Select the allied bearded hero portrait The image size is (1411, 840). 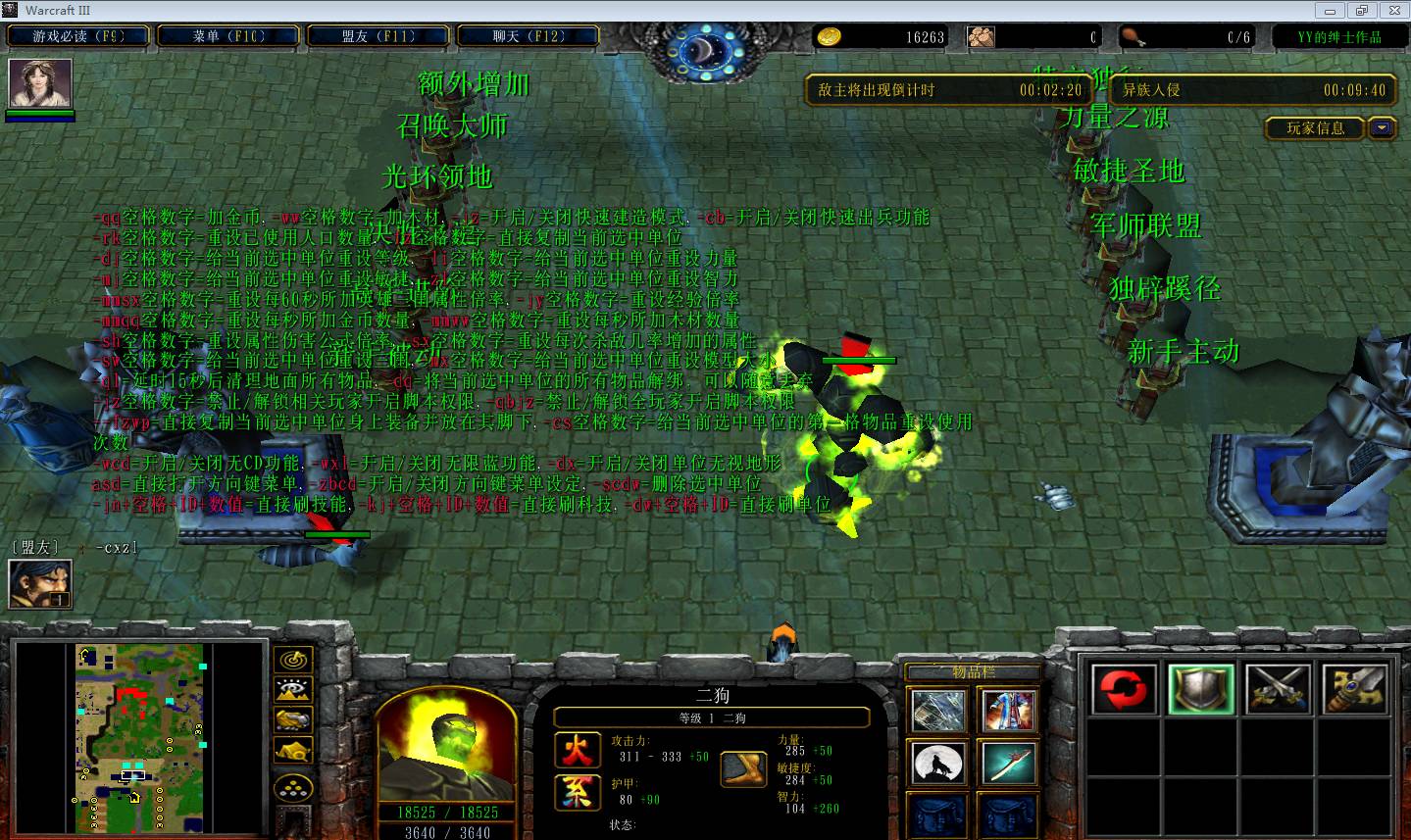pos(39,584)
